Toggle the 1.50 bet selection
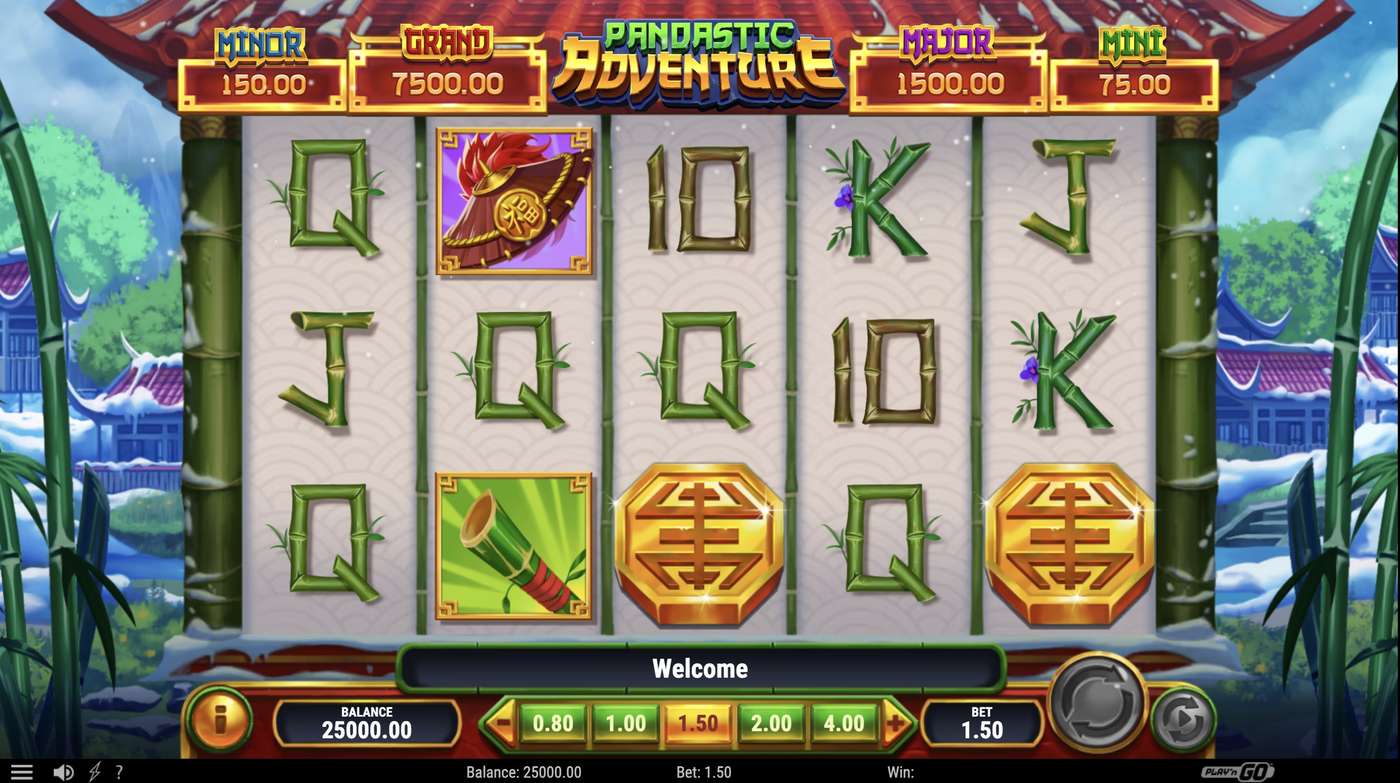 click(697, 720)
